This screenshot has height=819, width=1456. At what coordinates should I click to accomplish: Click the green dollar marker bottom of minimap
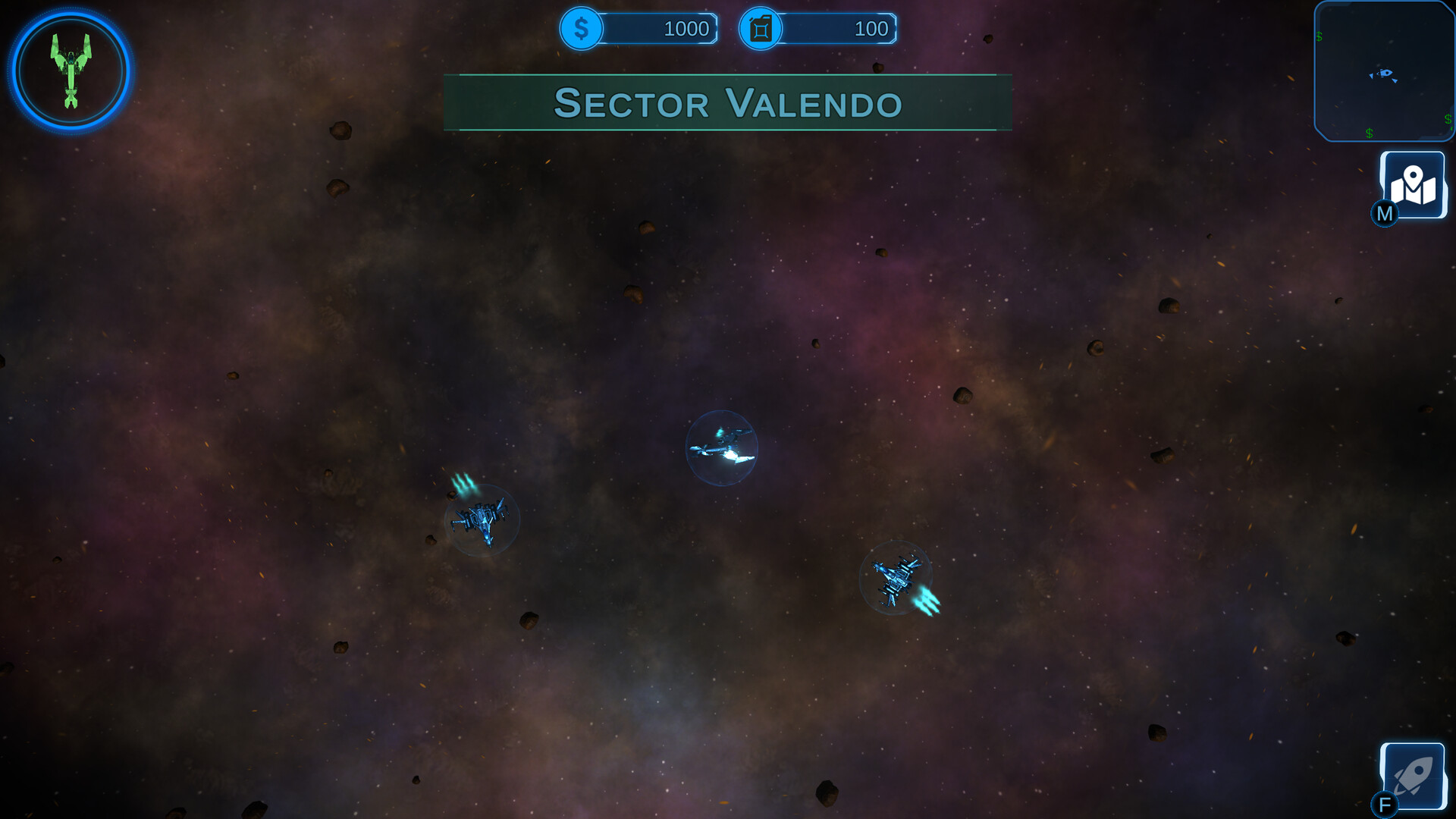coord(1369,132)
